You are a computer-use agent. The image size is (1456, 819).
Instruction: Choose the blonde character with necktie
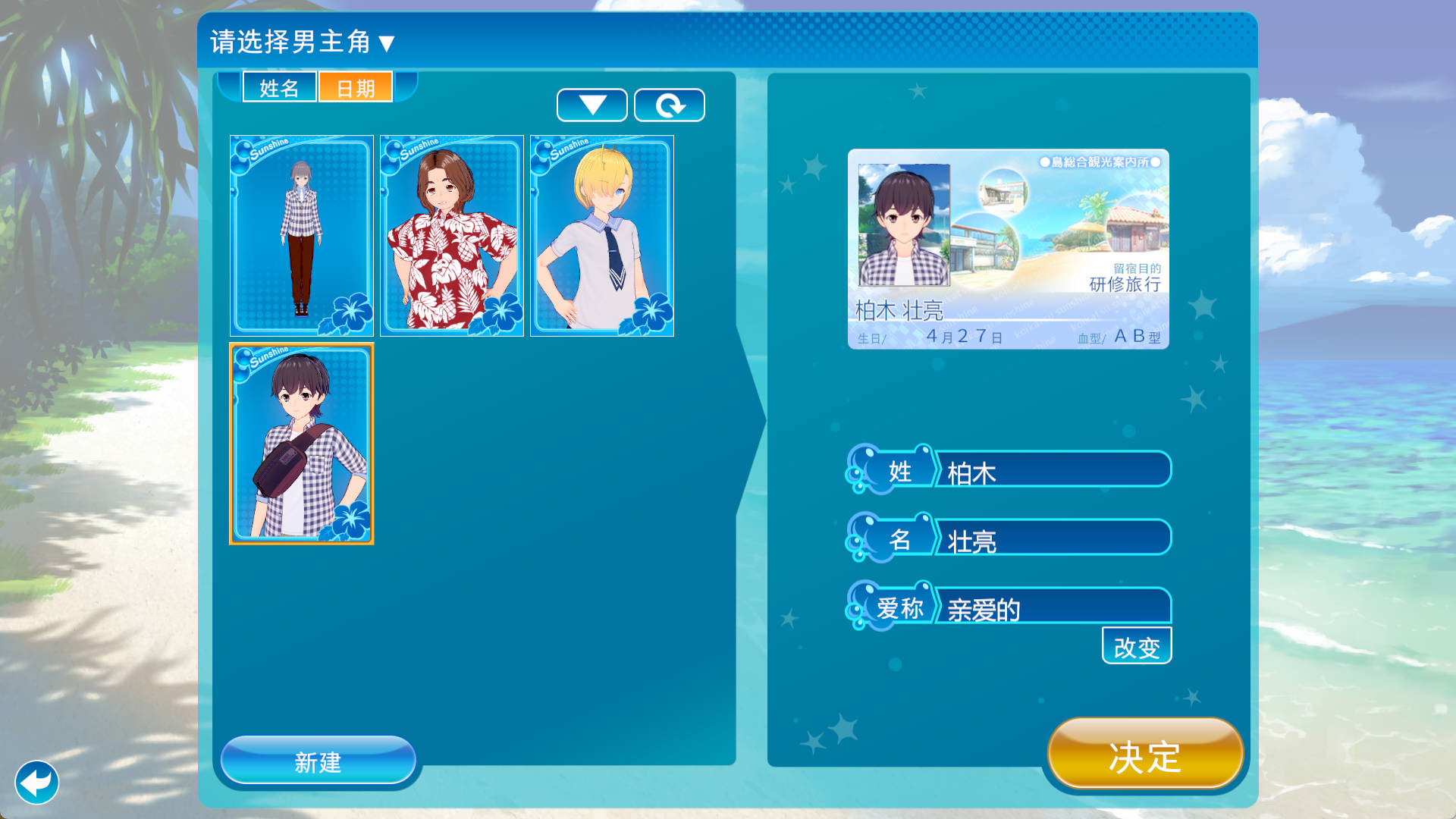tap(601, 235)
